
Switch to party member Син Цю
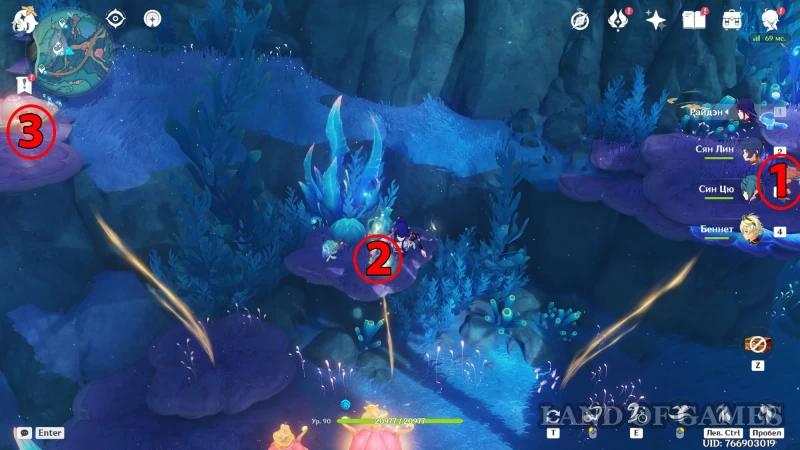[745, 190]
